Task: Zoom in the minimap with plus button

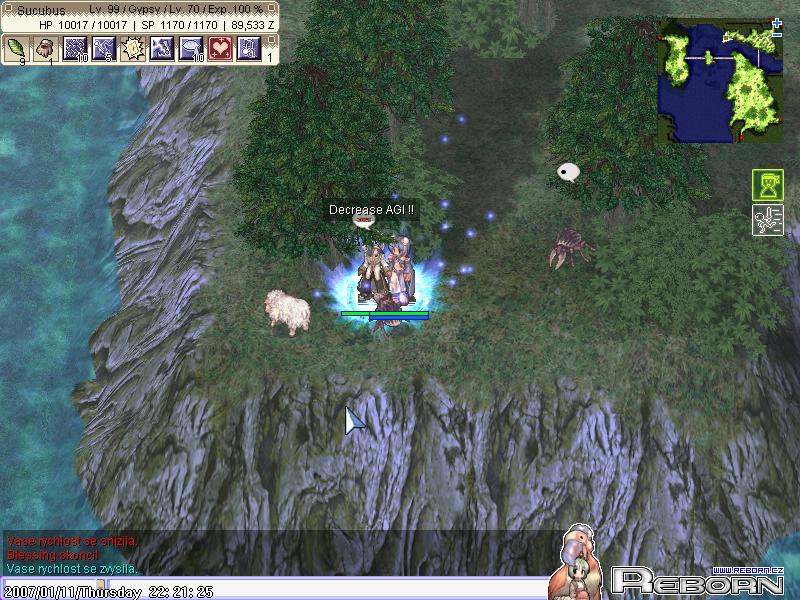Action: click(777, 22)
